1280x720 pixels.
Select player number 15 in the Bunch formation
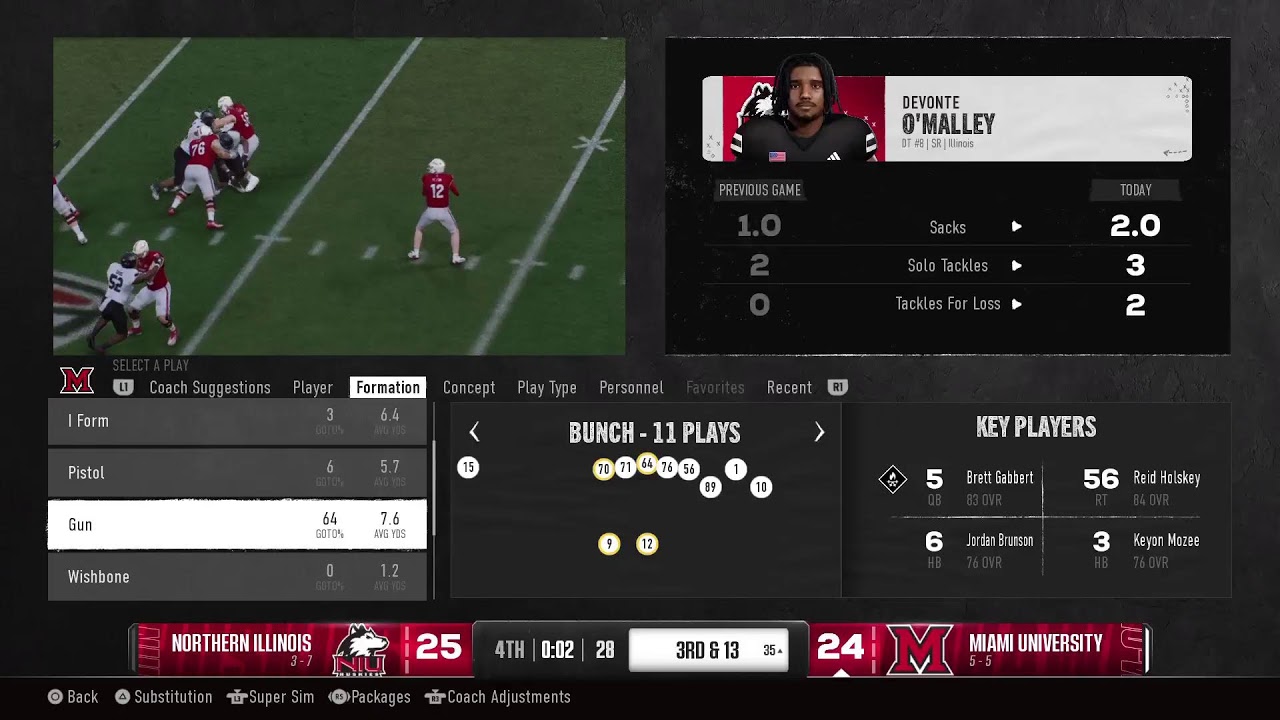tap(468, 467)
